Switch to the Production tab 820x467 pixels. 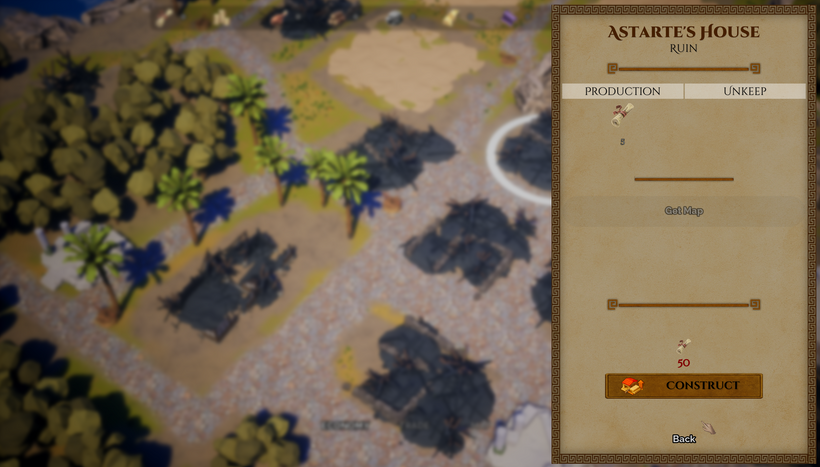tap(622, 91)
